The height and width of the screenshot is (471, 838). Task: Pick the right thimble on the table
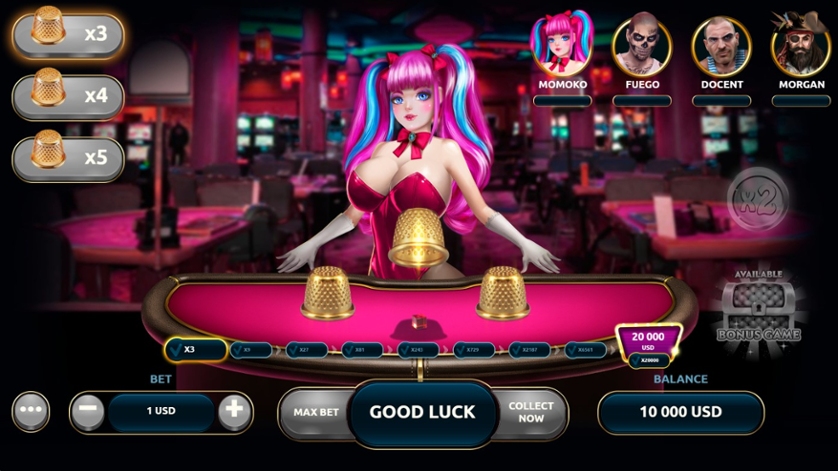[502, 292]
